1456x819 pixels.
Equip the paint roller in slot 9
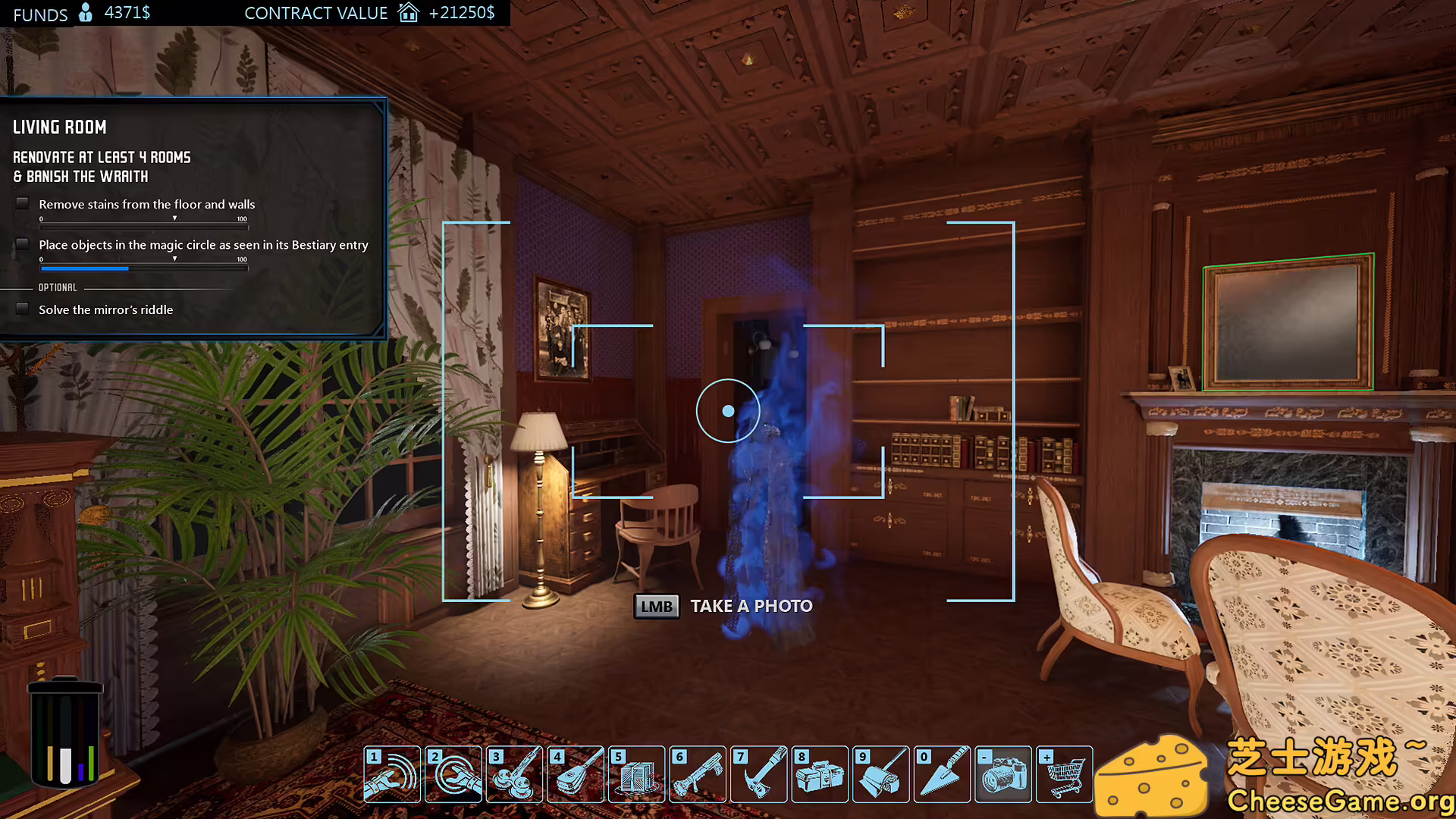point(881,774)
